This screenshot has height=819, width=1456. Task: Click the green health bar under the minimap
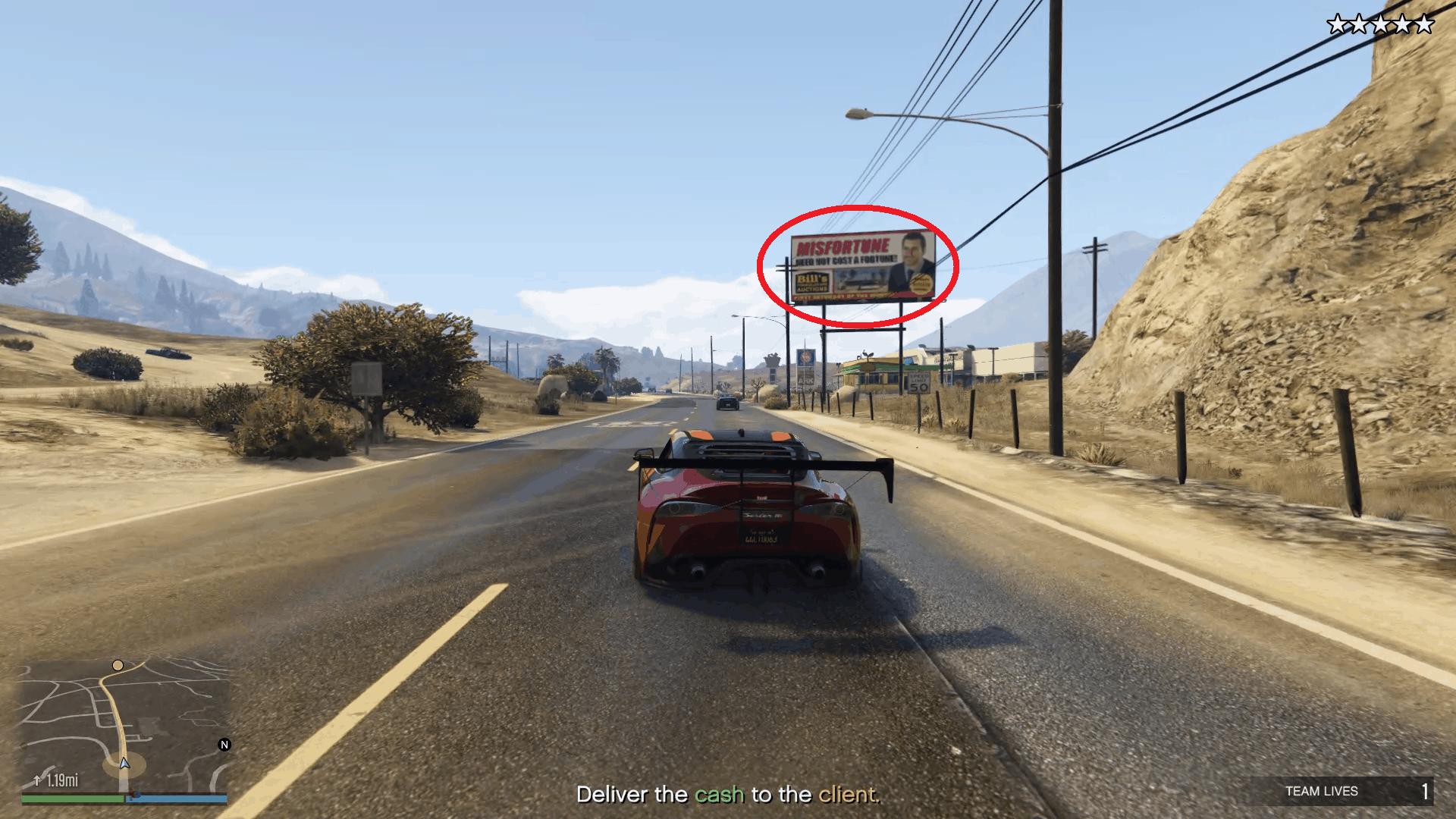70,798
